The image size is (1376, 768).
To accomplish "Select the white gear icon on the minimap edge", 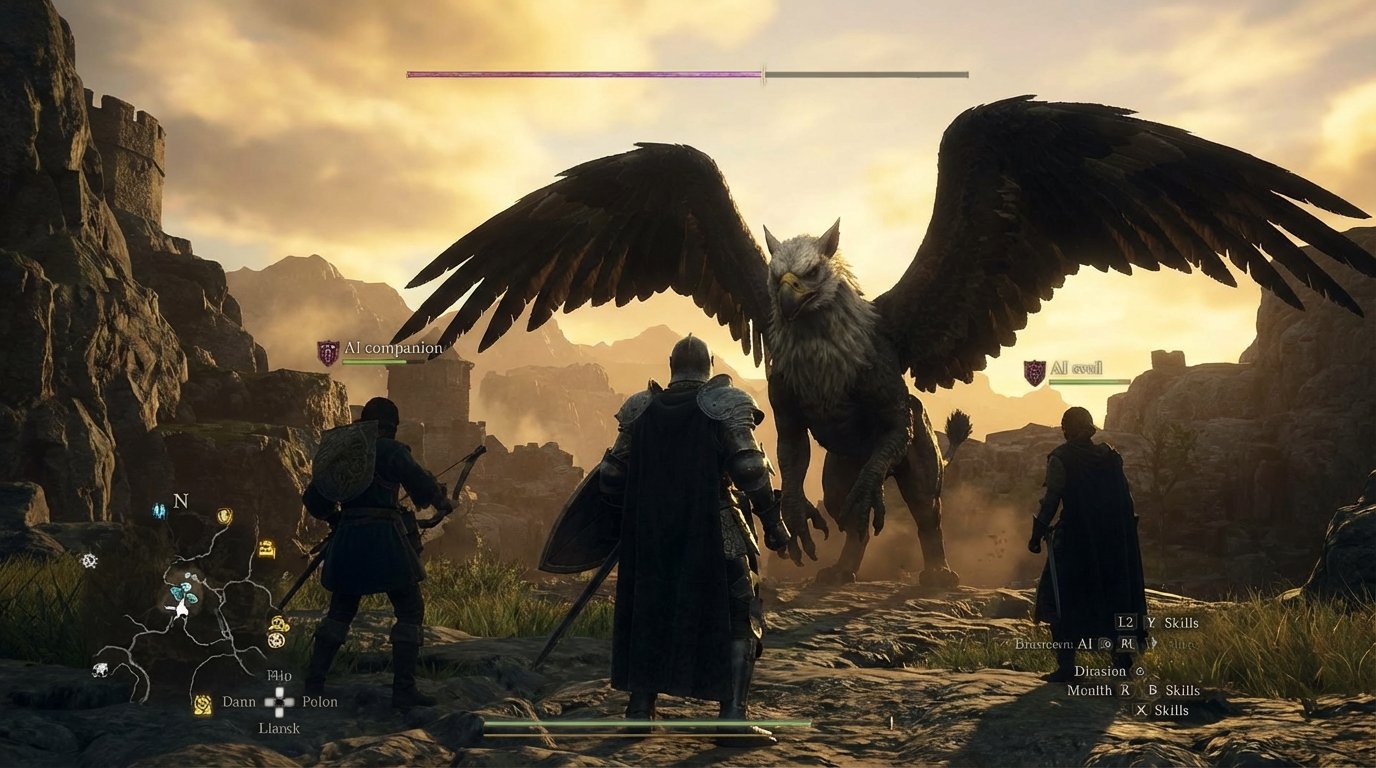I will click(88, 560).
